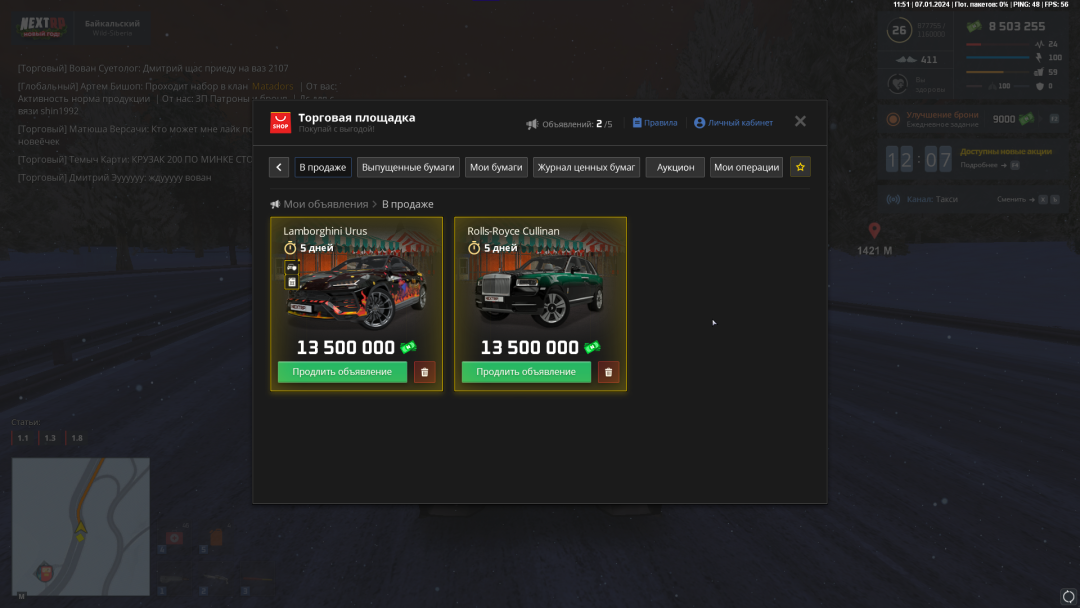Open Личный кабинет
The width and height of the screenshot is (1080, 608).
pyautogui.click(x=733, y=123)
